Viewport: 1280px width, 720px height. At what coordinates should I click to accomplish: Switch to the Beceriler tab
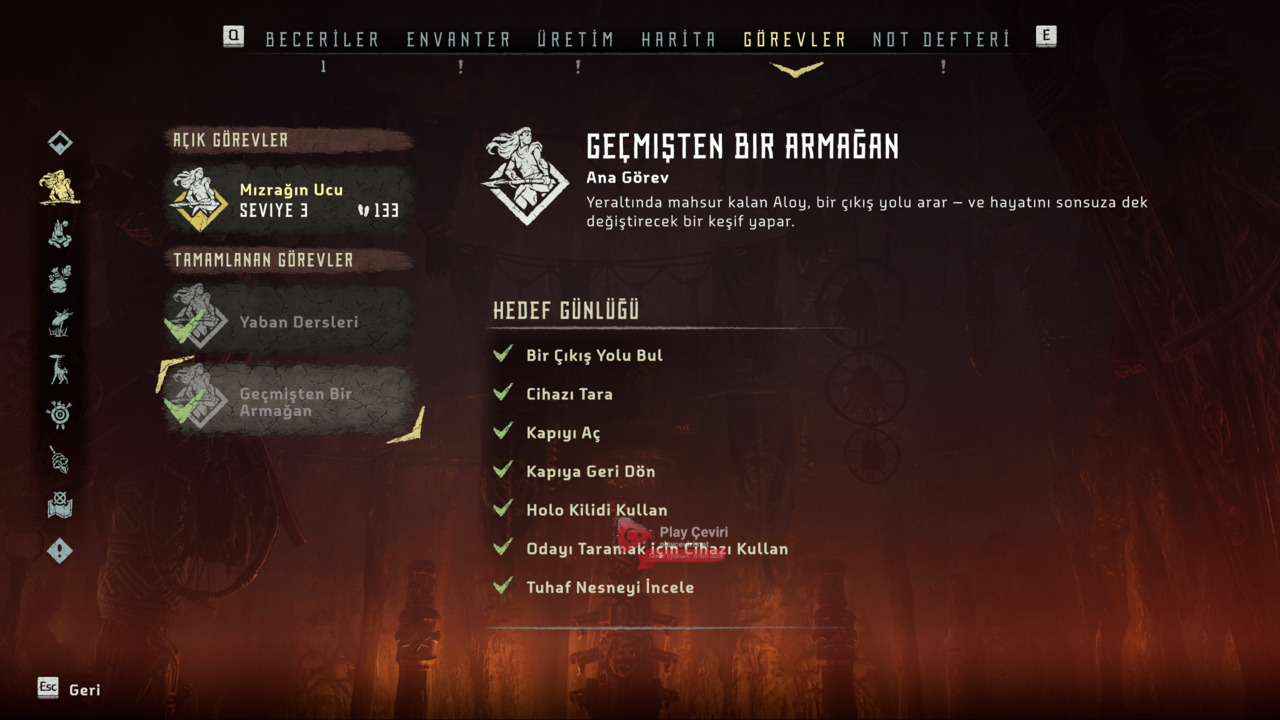[x=322, y=40]
